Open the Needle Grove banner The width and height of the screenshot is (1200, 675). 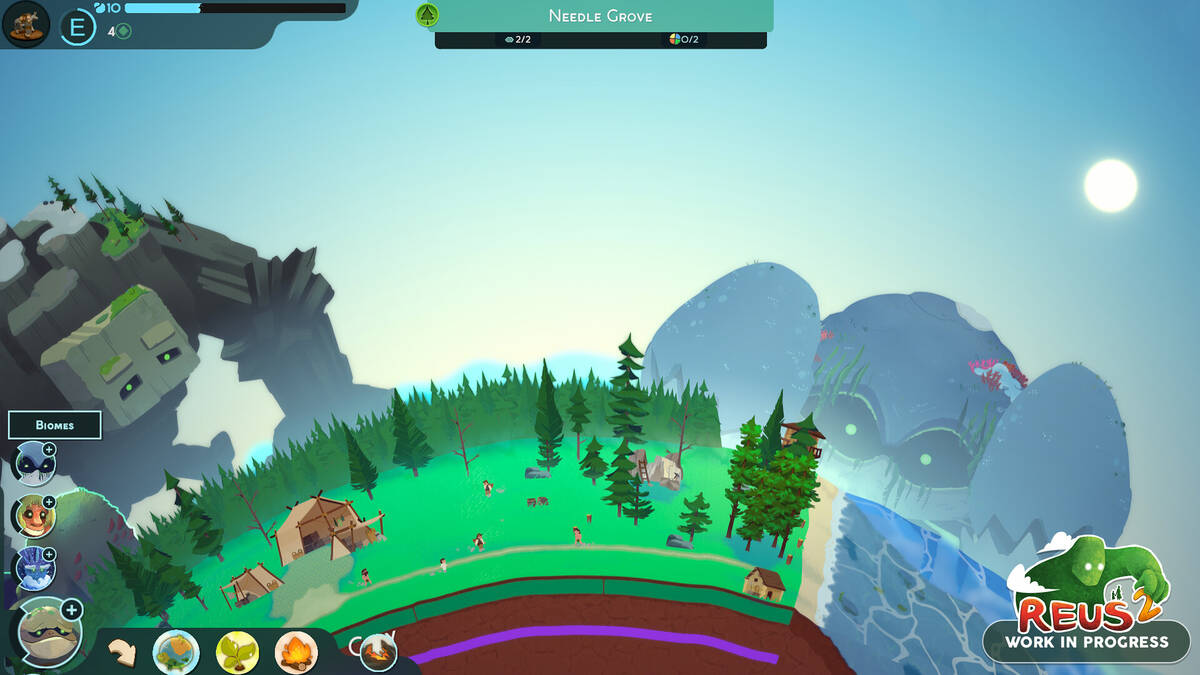pyautogui.click(x=600, y=16)
